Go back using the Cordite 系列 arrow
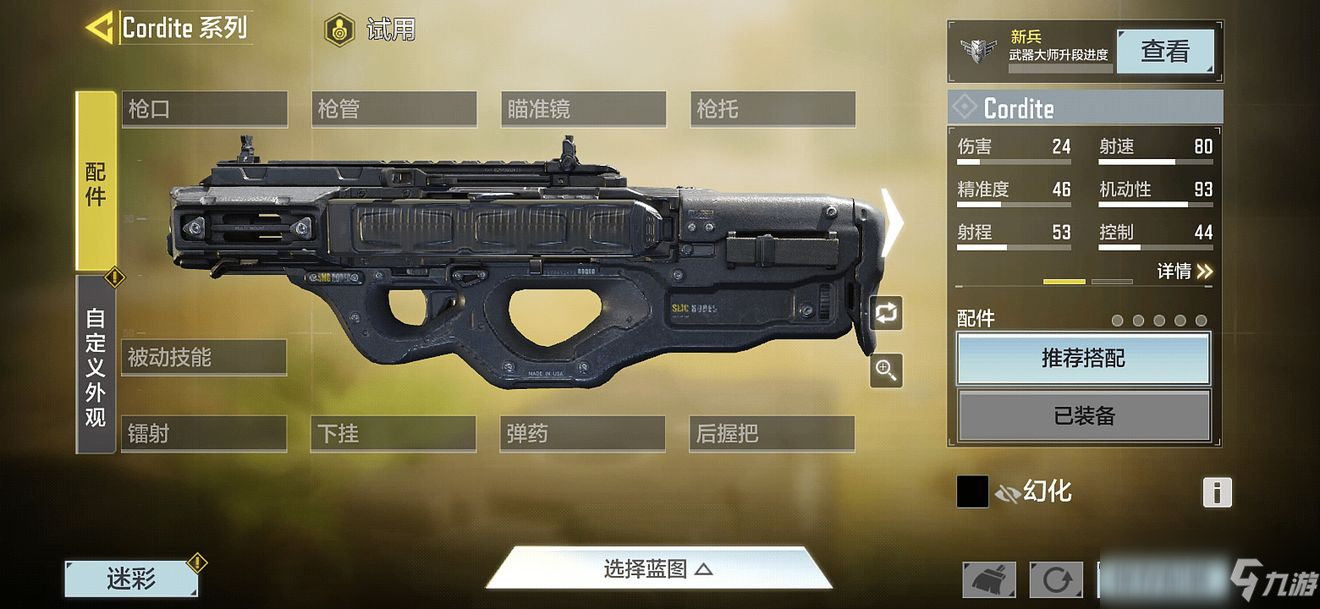Image resolution: width=1320 pixels, height=609 pixels. (x=100, y=28)
